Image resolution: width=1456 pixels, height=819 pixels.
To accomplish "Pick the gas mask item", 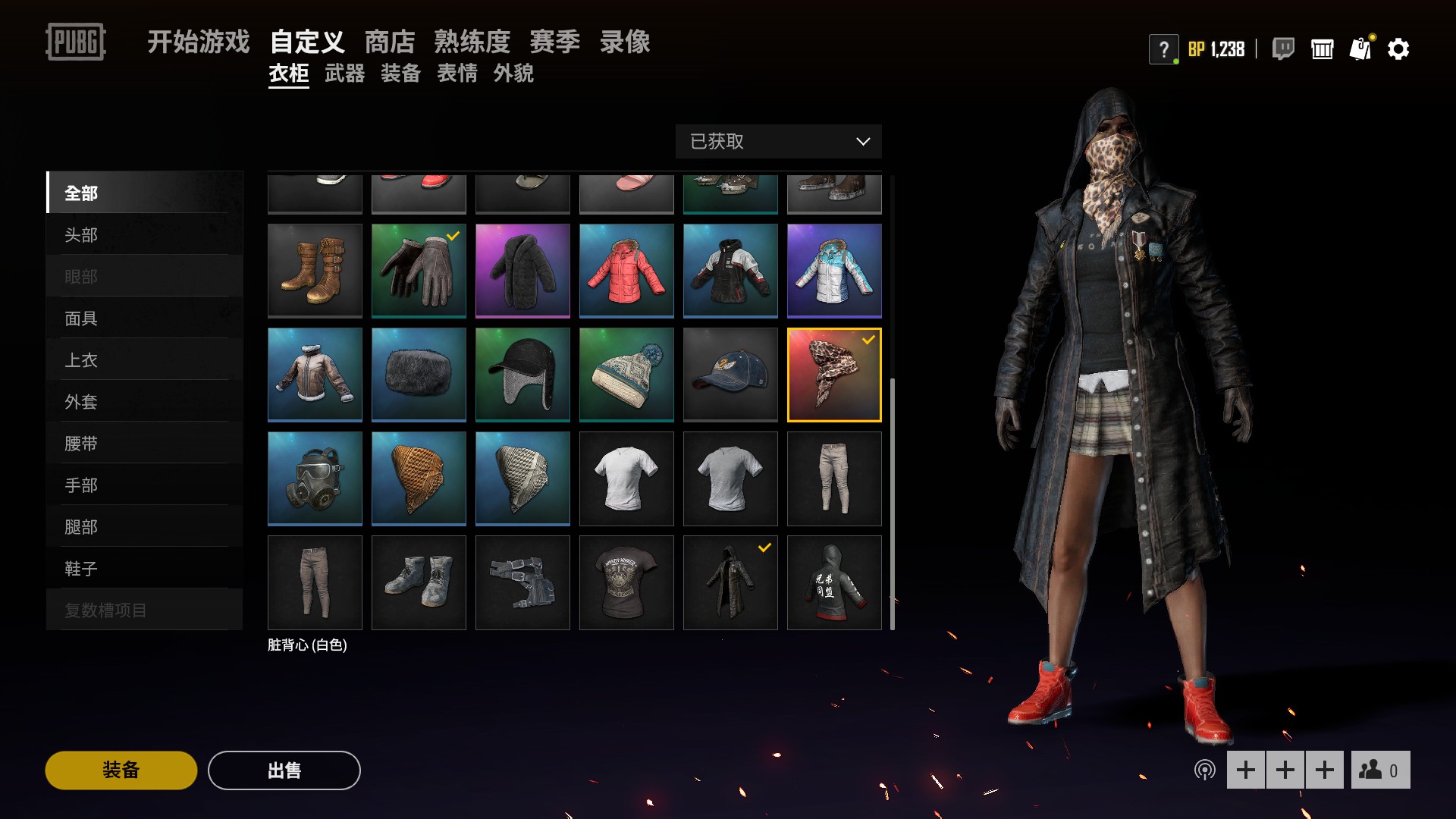I will tap(315, 479).
